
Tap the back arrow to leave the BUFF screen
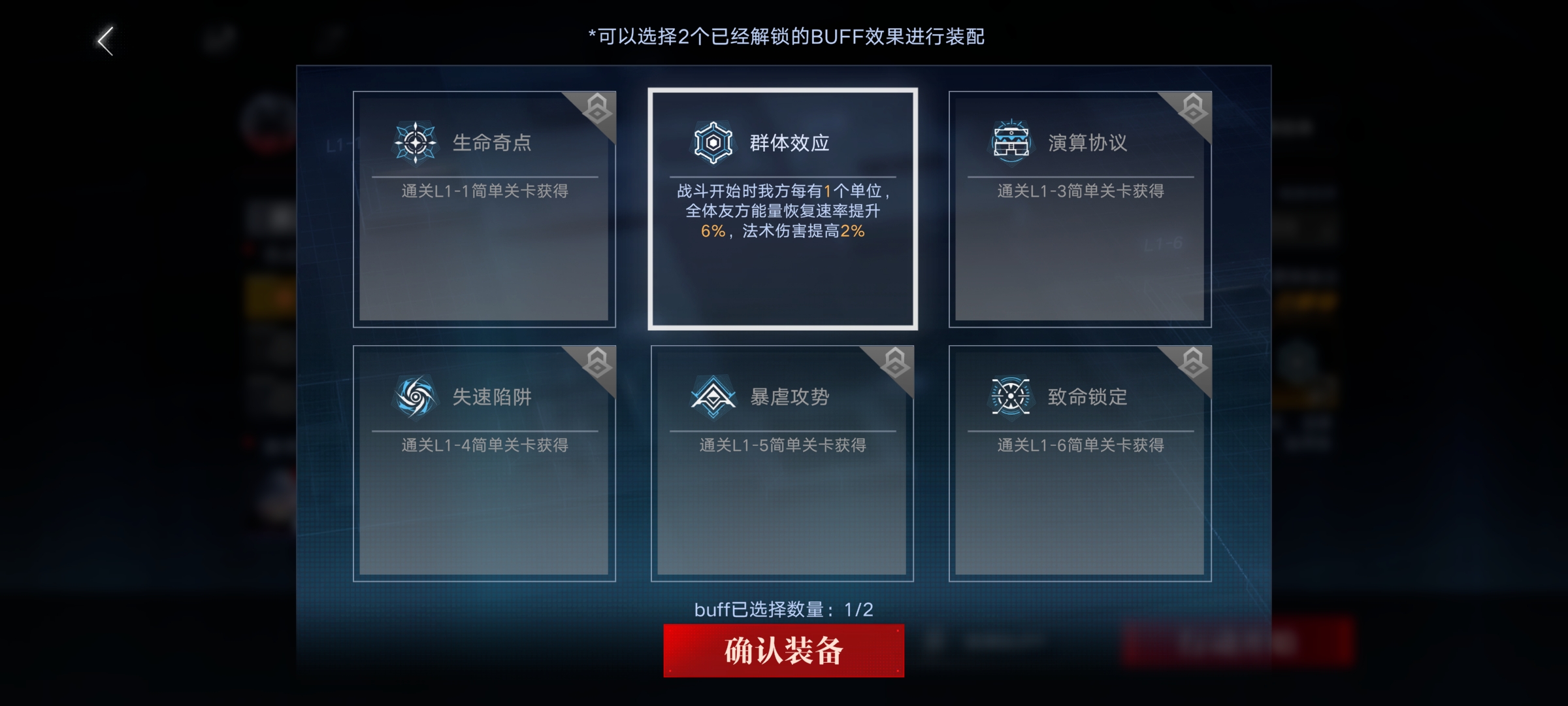(105, 41)
